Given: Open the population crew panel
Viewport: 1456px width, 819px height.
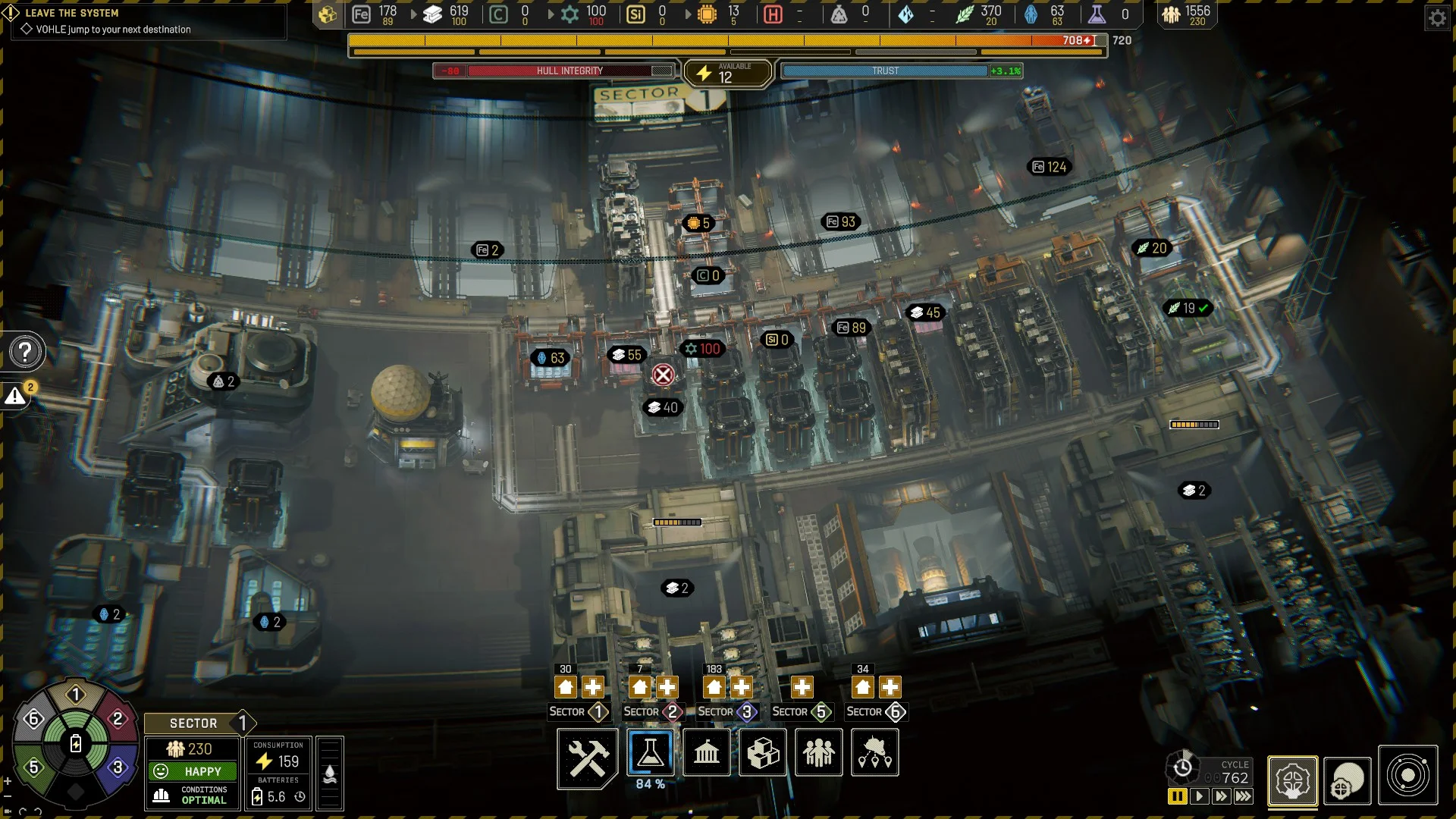Looking at the screenshot, I should (819, 753).
